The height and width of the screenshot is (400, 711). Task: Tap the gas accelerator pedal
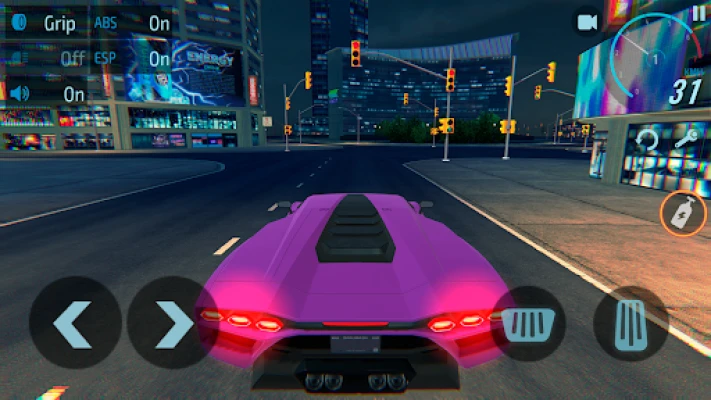[x=630, y=323]
